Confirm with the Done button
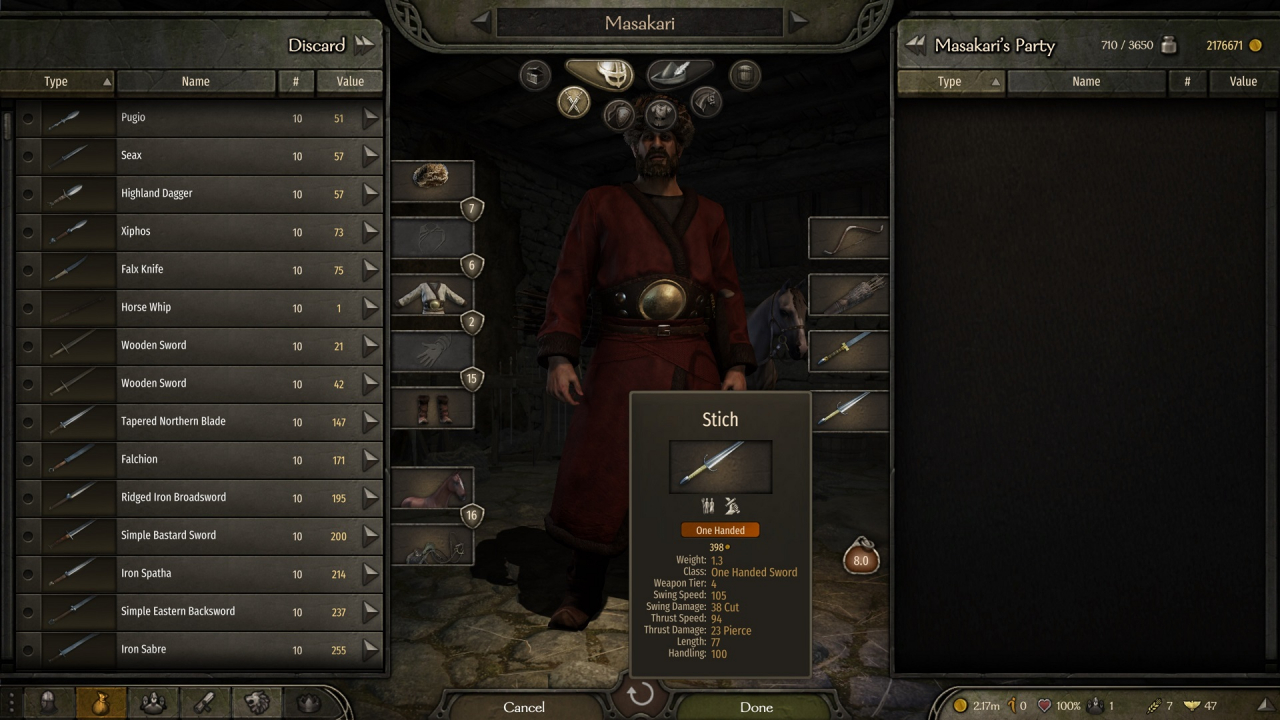1280x720 pixels. 756,707
